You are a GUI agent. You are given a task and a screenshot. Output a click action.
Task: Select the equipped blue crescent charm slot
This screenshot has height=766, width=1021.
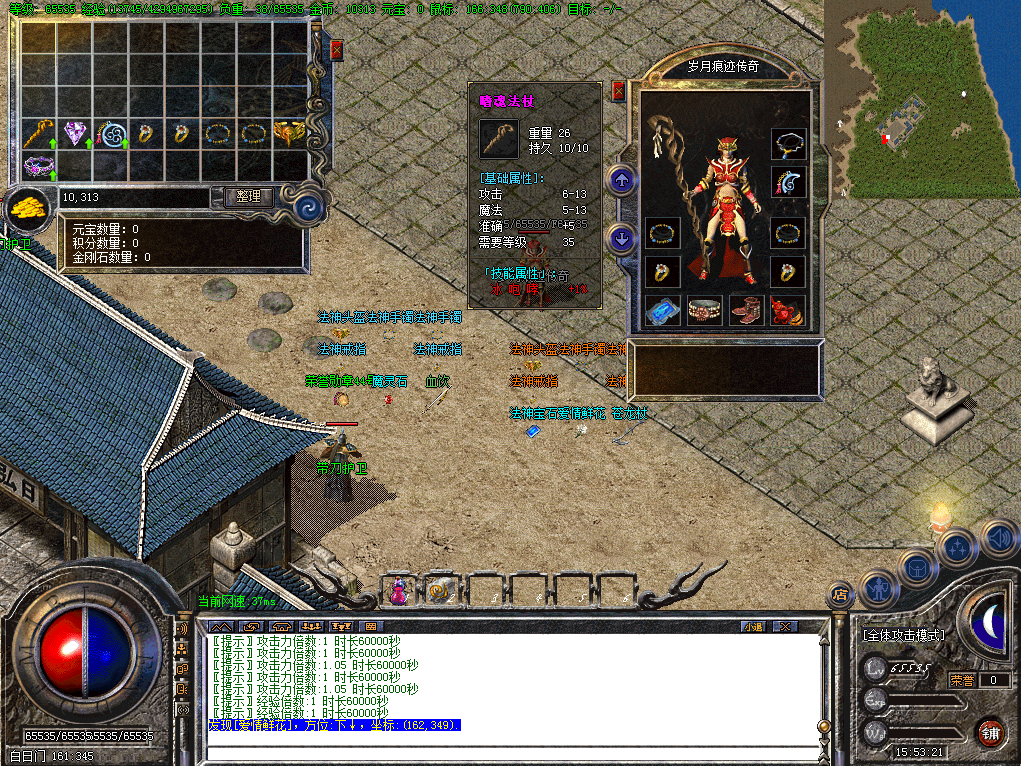click(789, 182)
